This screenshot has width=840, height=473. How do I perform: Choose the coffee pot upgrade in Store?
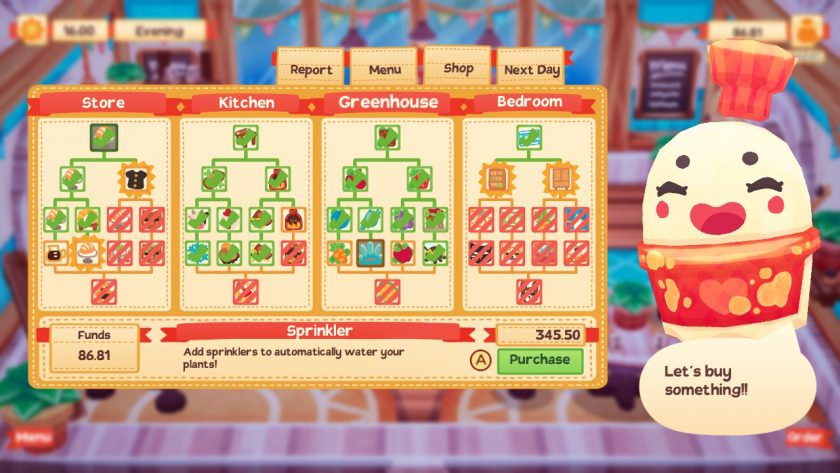(56, 254)
